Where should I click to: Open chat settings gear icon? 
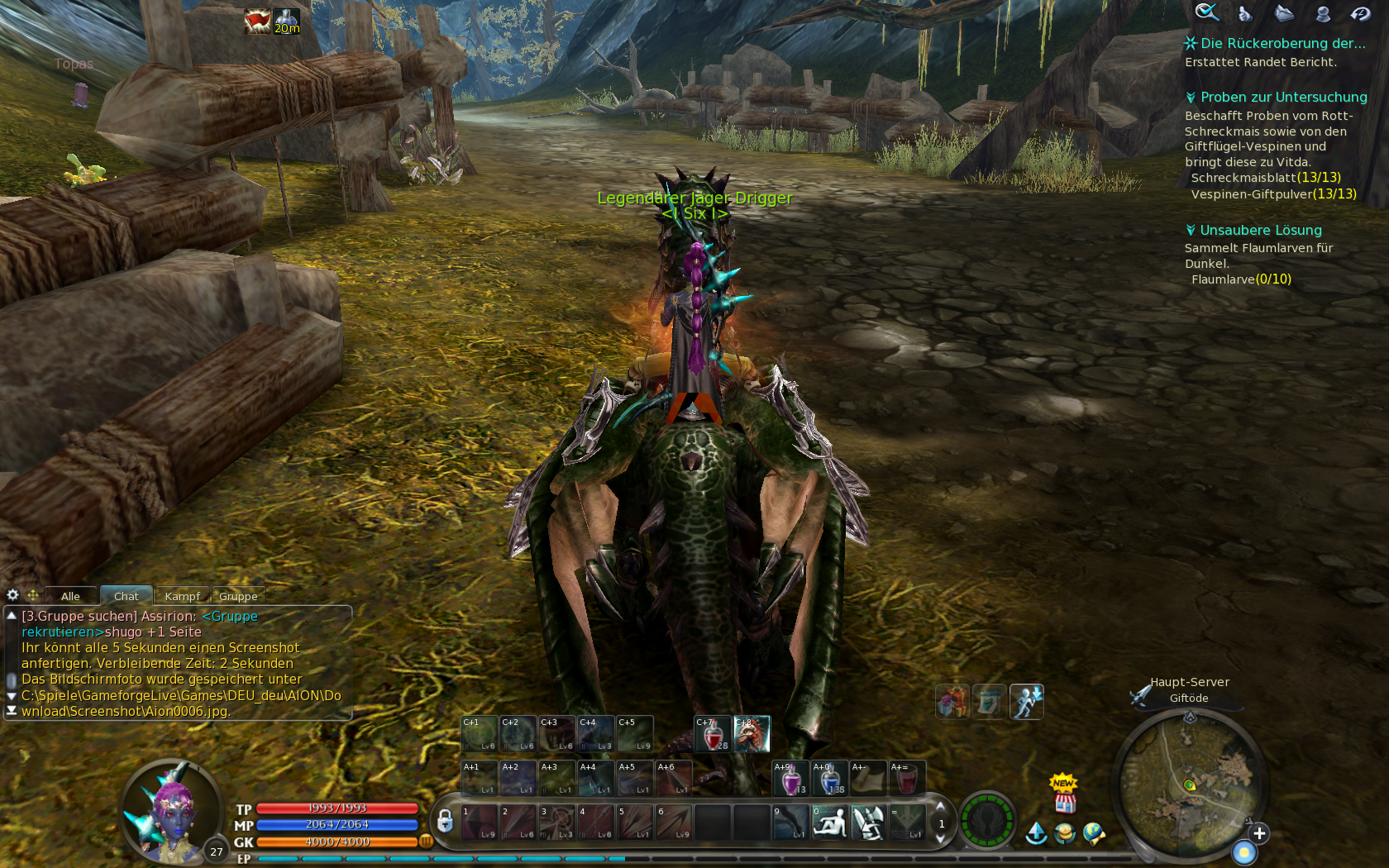pos(12,595)
